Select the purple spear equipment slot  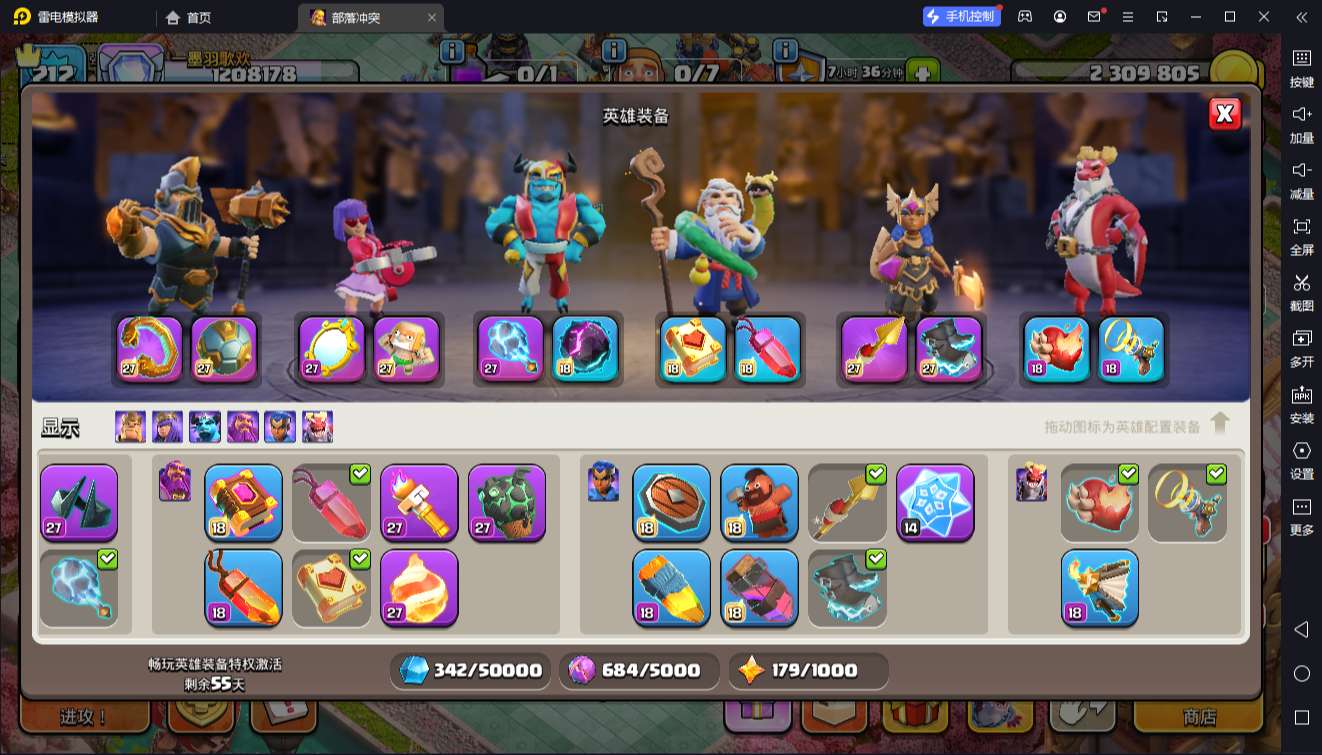(x=874, y=349)
